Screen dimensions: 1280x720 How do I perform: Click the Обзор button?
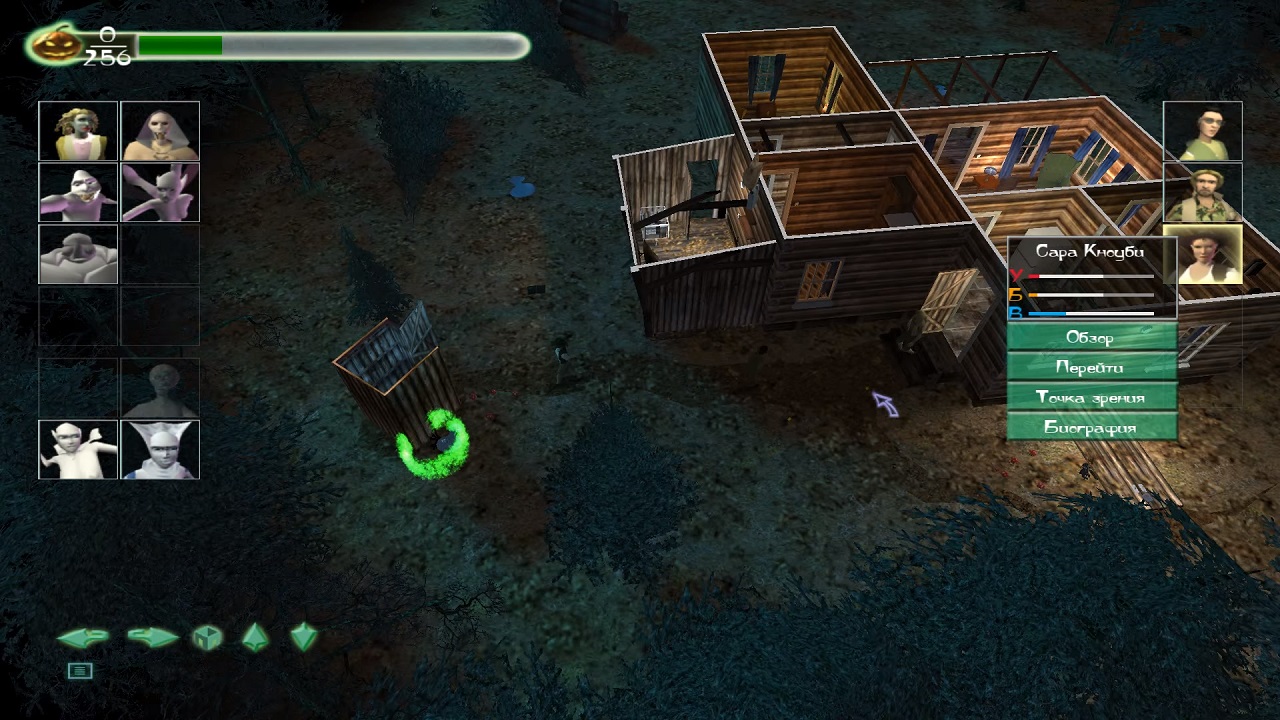[1091, 337]
